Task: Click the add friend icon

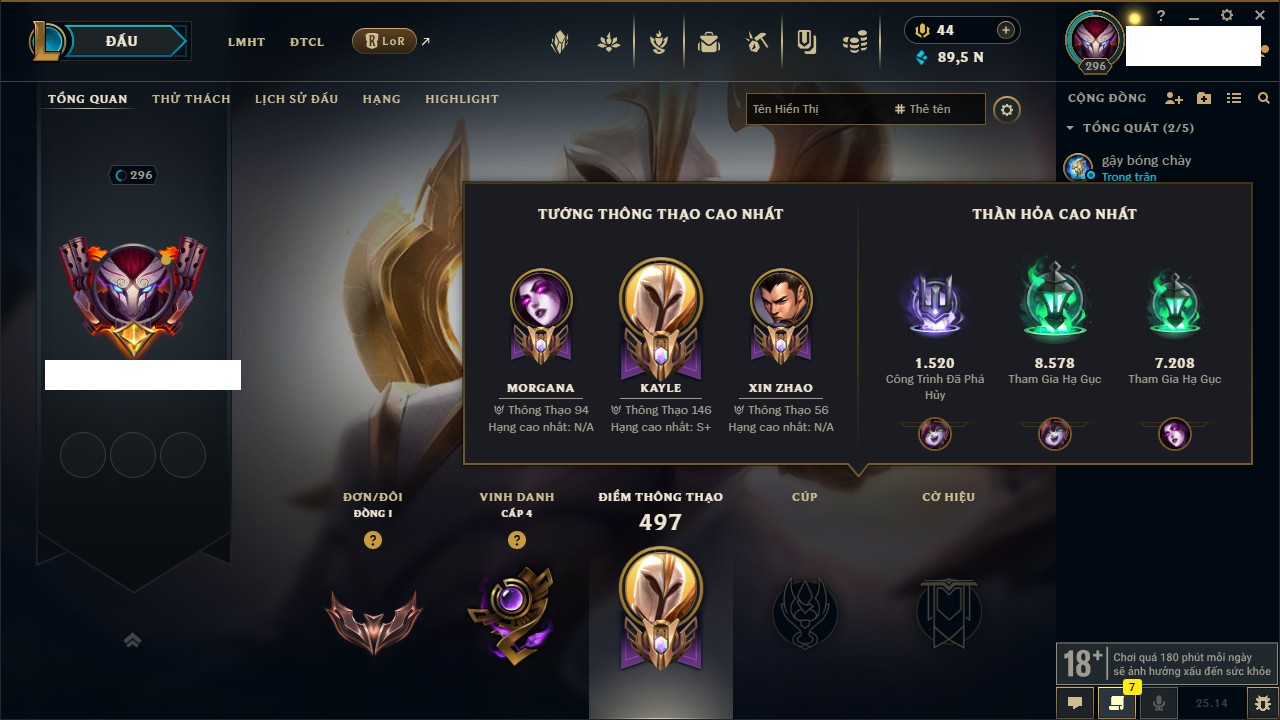Action: pyautogui.click(x=1174, y=98)
